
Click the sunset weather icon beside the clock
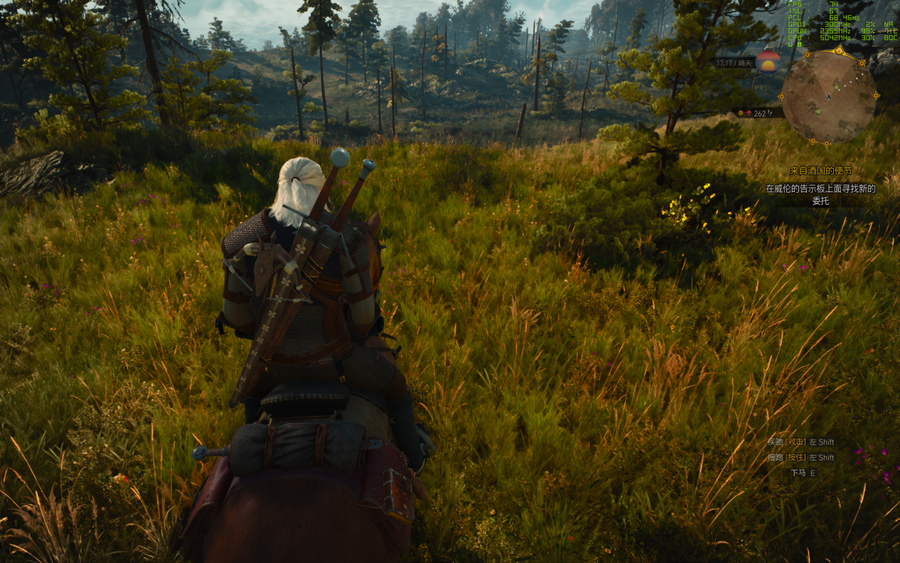(x=768, y=60)
